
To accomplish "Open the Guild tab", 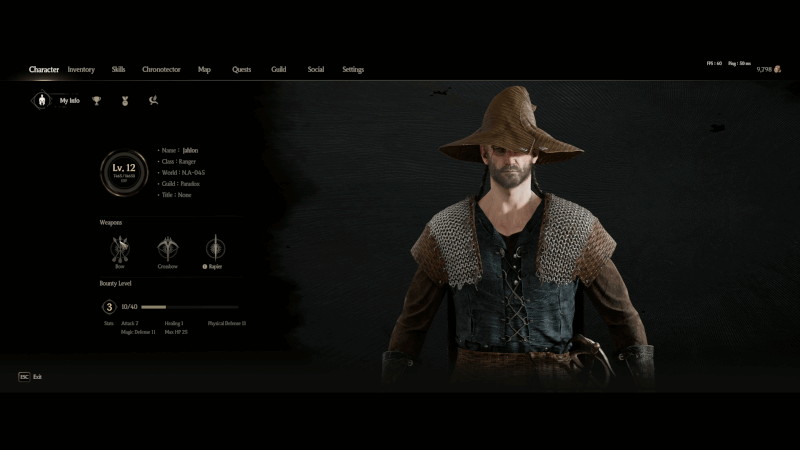I will coord(278,70).
